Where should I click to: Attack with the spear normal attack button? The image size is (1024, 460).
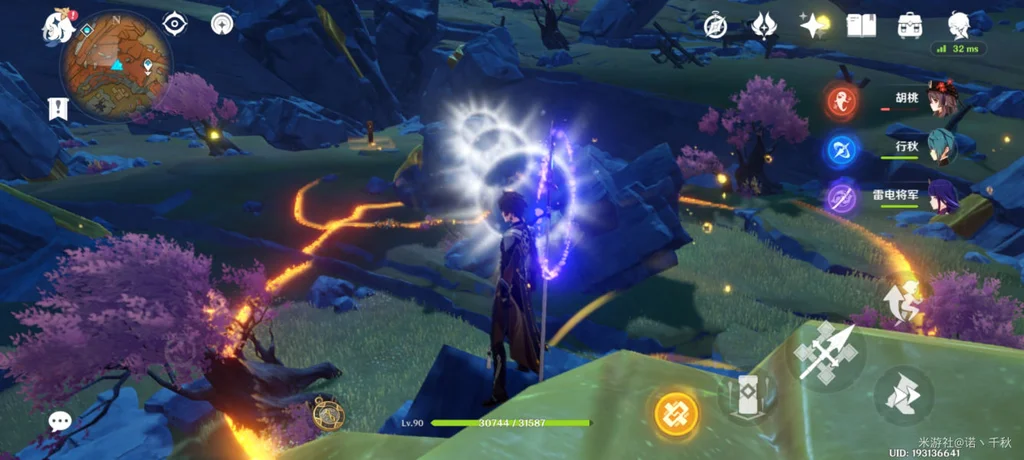tap(825, 351)
